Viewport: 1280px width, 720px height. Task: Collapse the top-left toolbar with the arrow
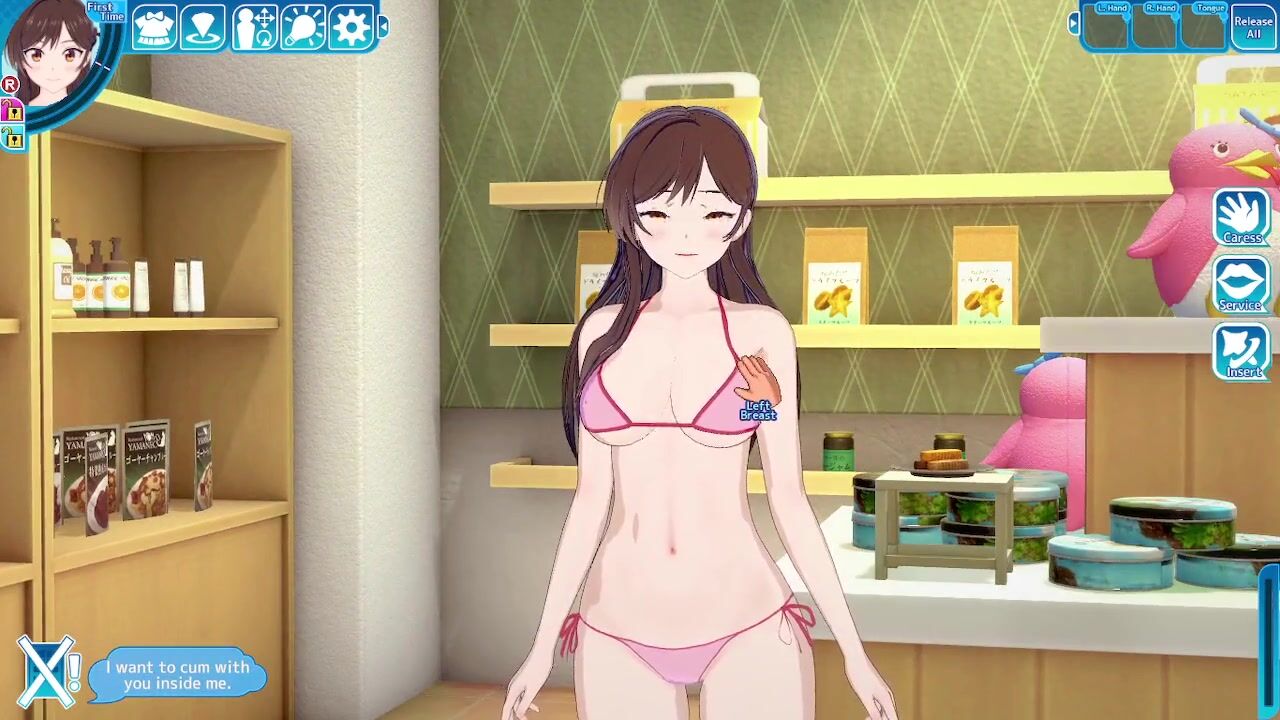coord(383,27)
